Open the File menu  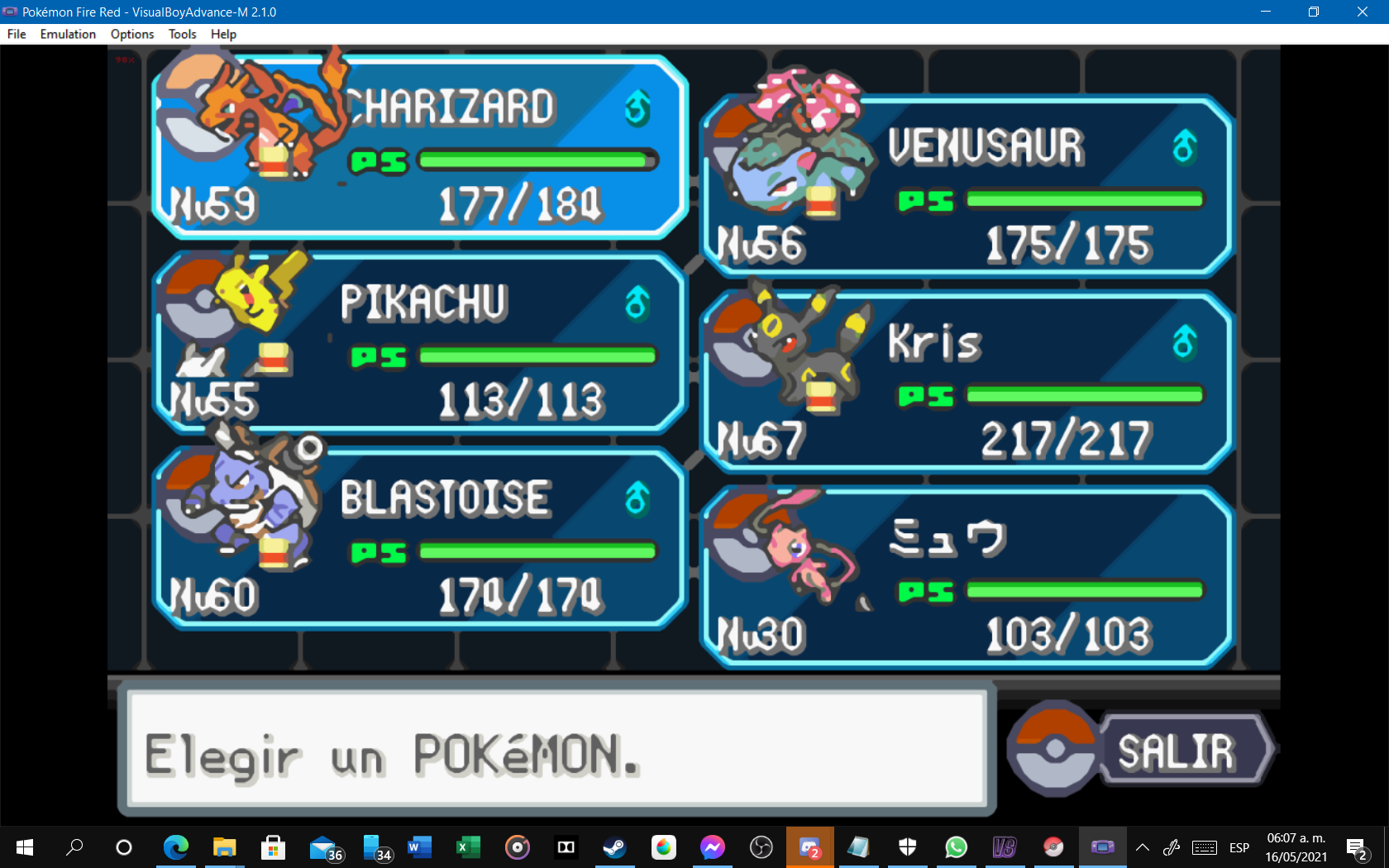click(x=17, y=34)
